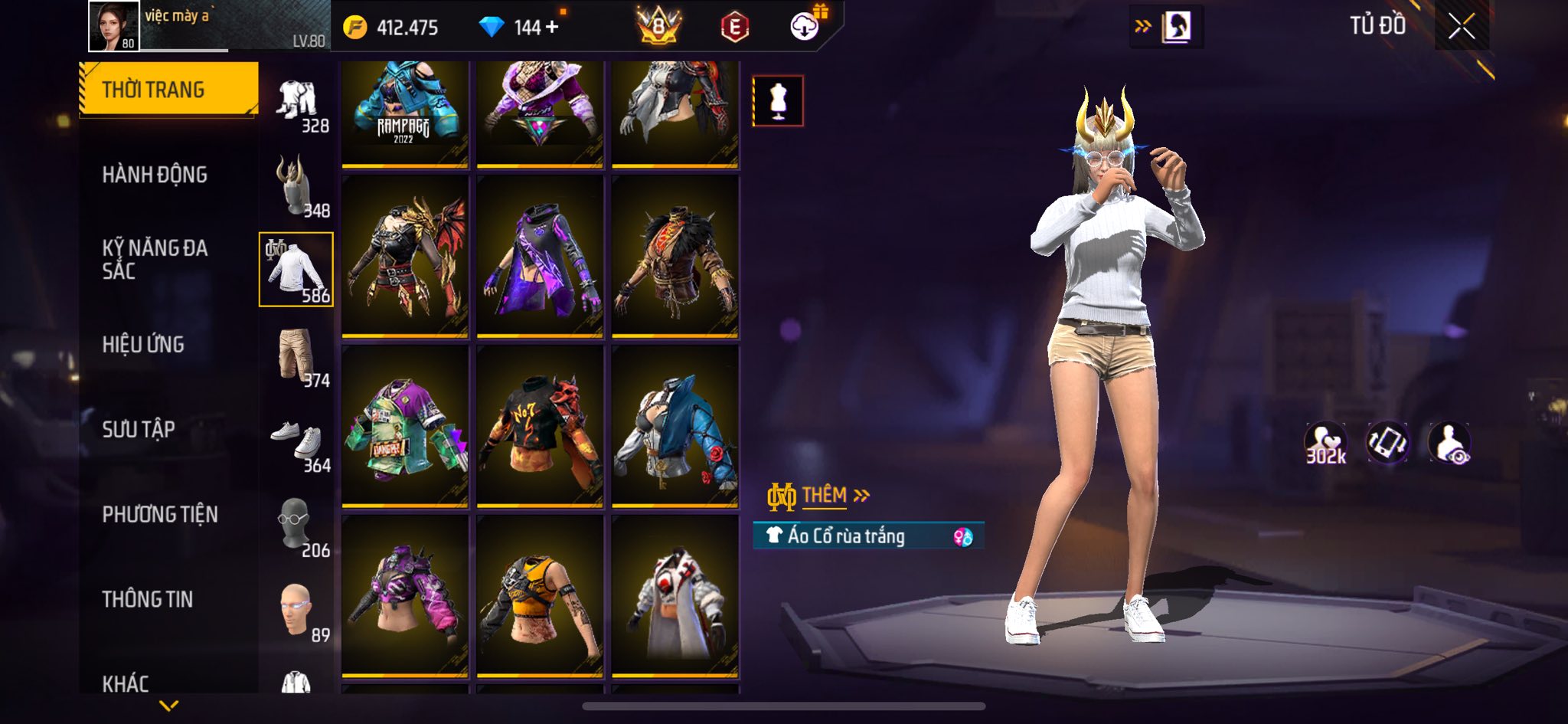Image resolution: width=1568 pixels, height=724 pixels.
Task: Toggle the mannequin preview icon
Action: point(778,100)
